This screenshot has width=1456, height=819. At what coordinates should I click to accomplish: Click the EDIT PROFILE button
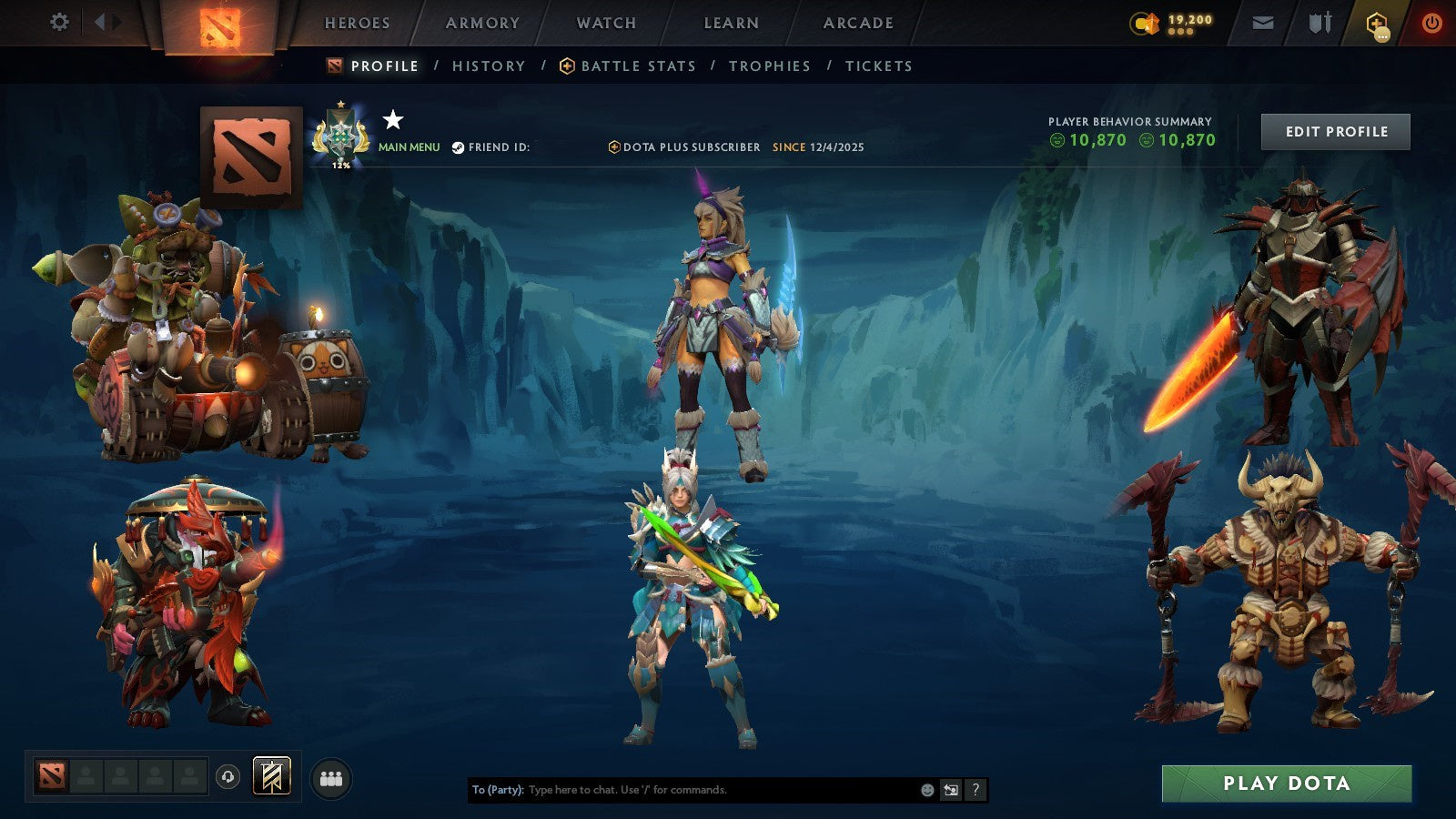[x=1334, y=131]
